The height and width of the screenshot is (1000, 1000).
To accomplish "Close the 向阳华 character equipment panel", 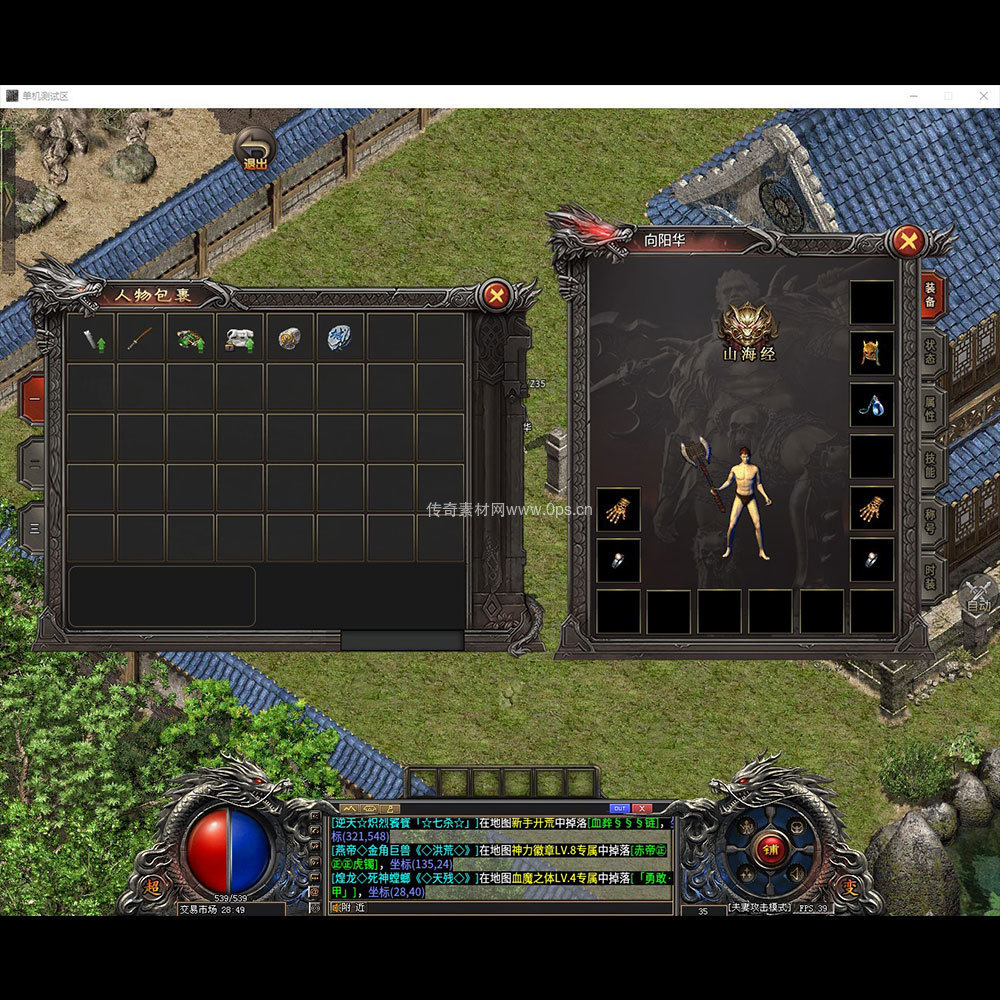I will pos(908,241).
